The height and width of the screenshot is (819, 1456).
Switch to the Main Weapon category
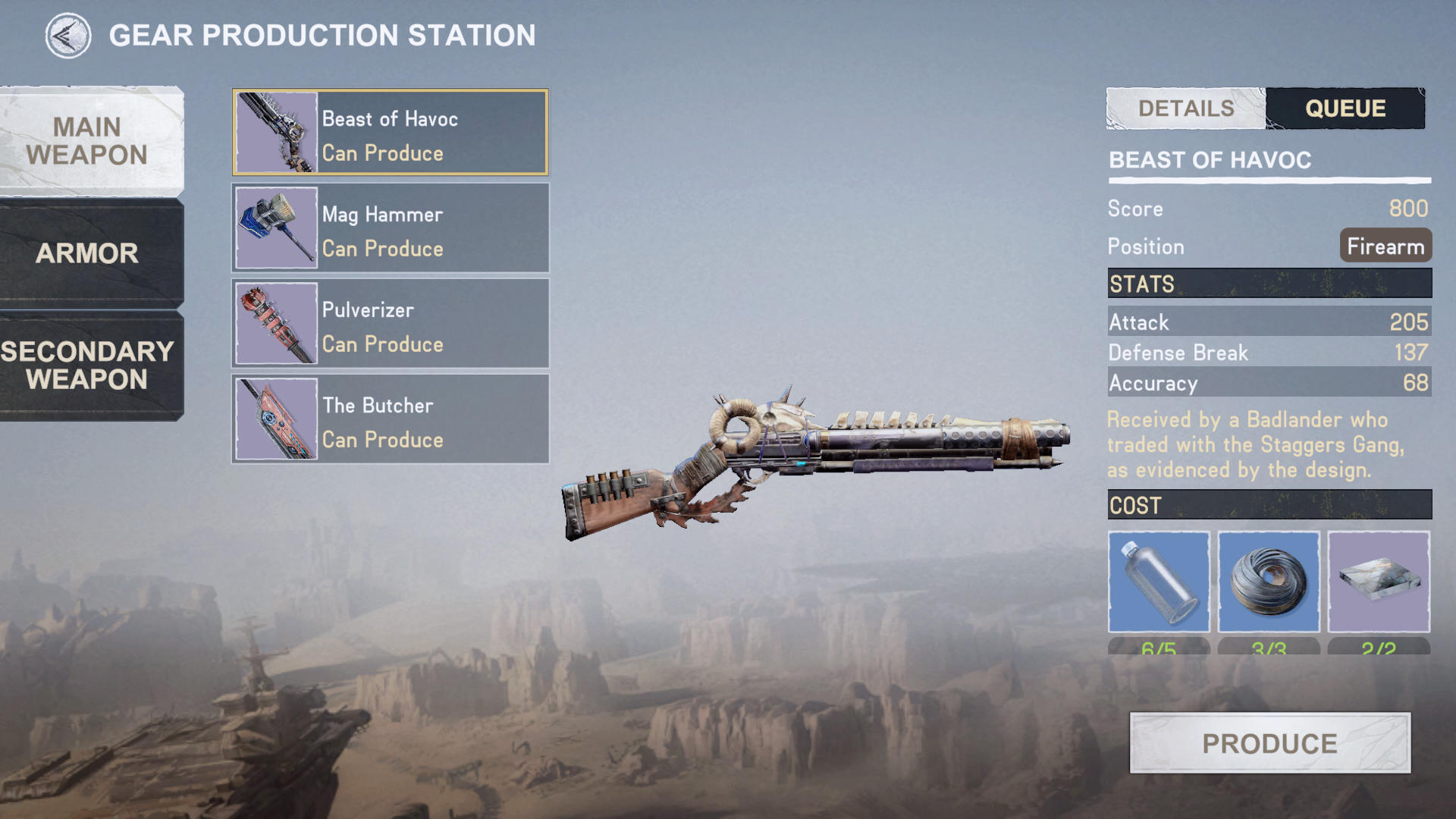click(x=87, y=141)
